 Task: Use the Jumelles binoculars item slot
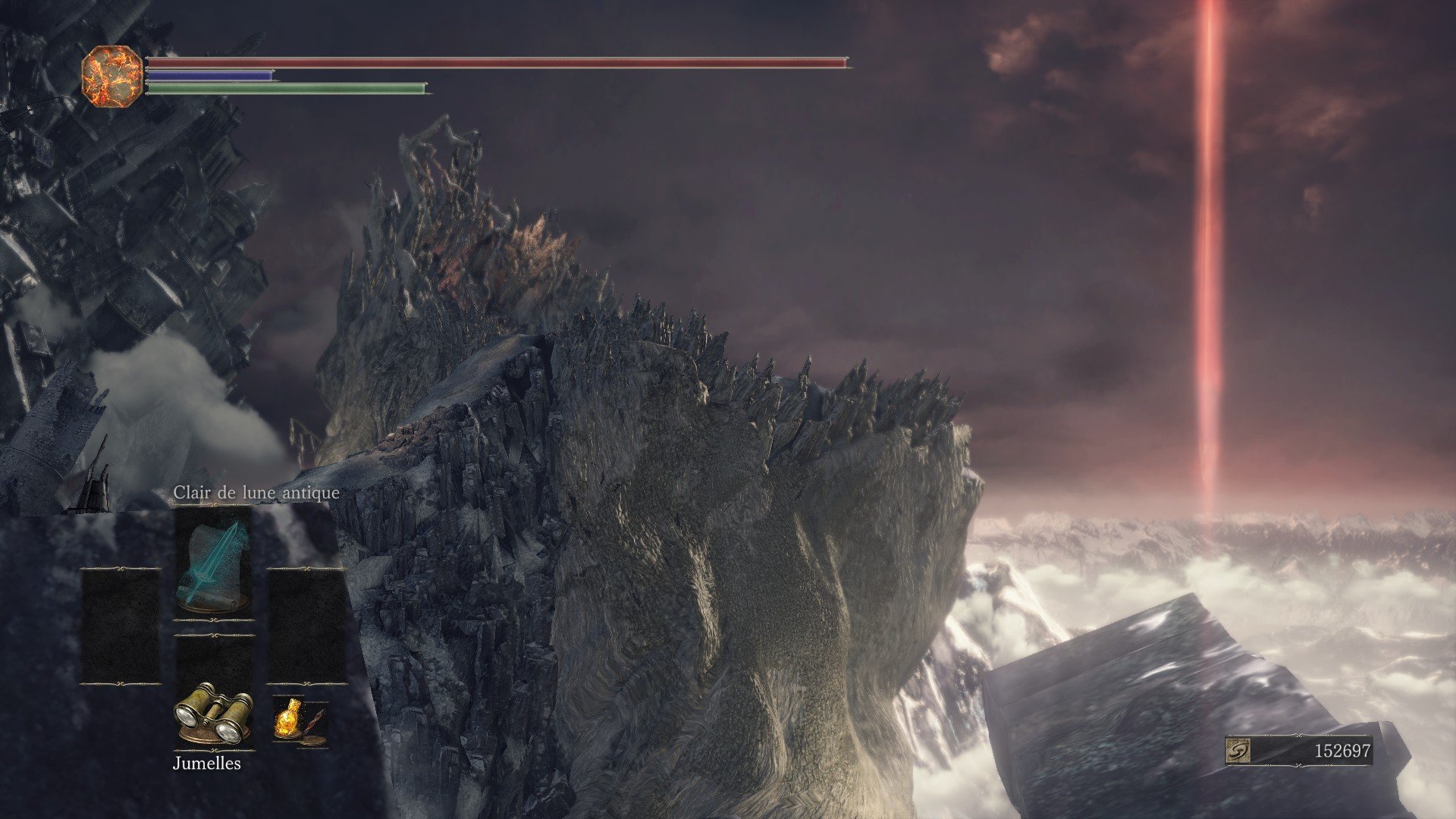[213, 712]
